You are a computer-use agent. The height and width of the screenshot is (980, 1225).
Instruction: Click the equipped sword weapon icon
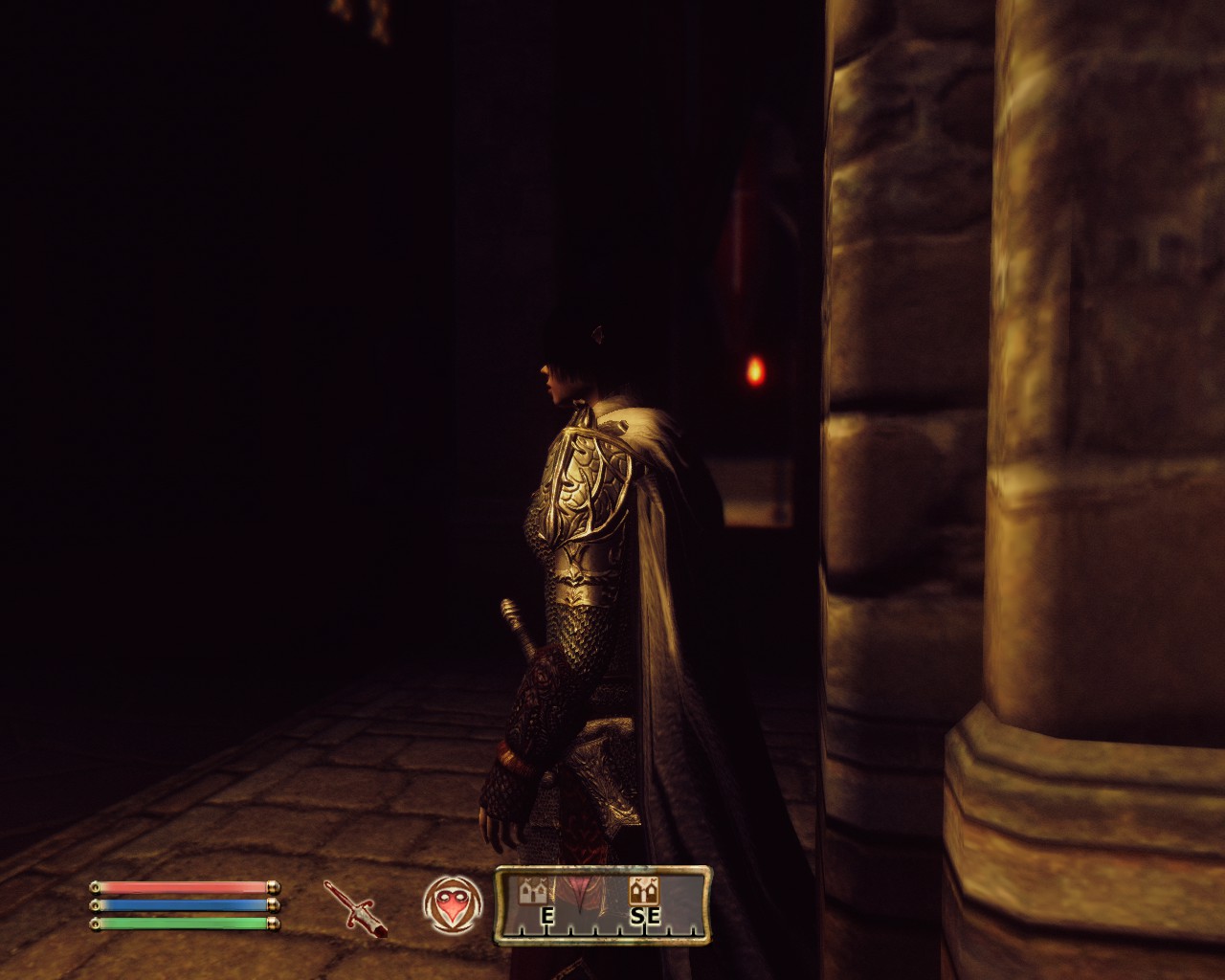pyautogui.click(x=355, y=907)
